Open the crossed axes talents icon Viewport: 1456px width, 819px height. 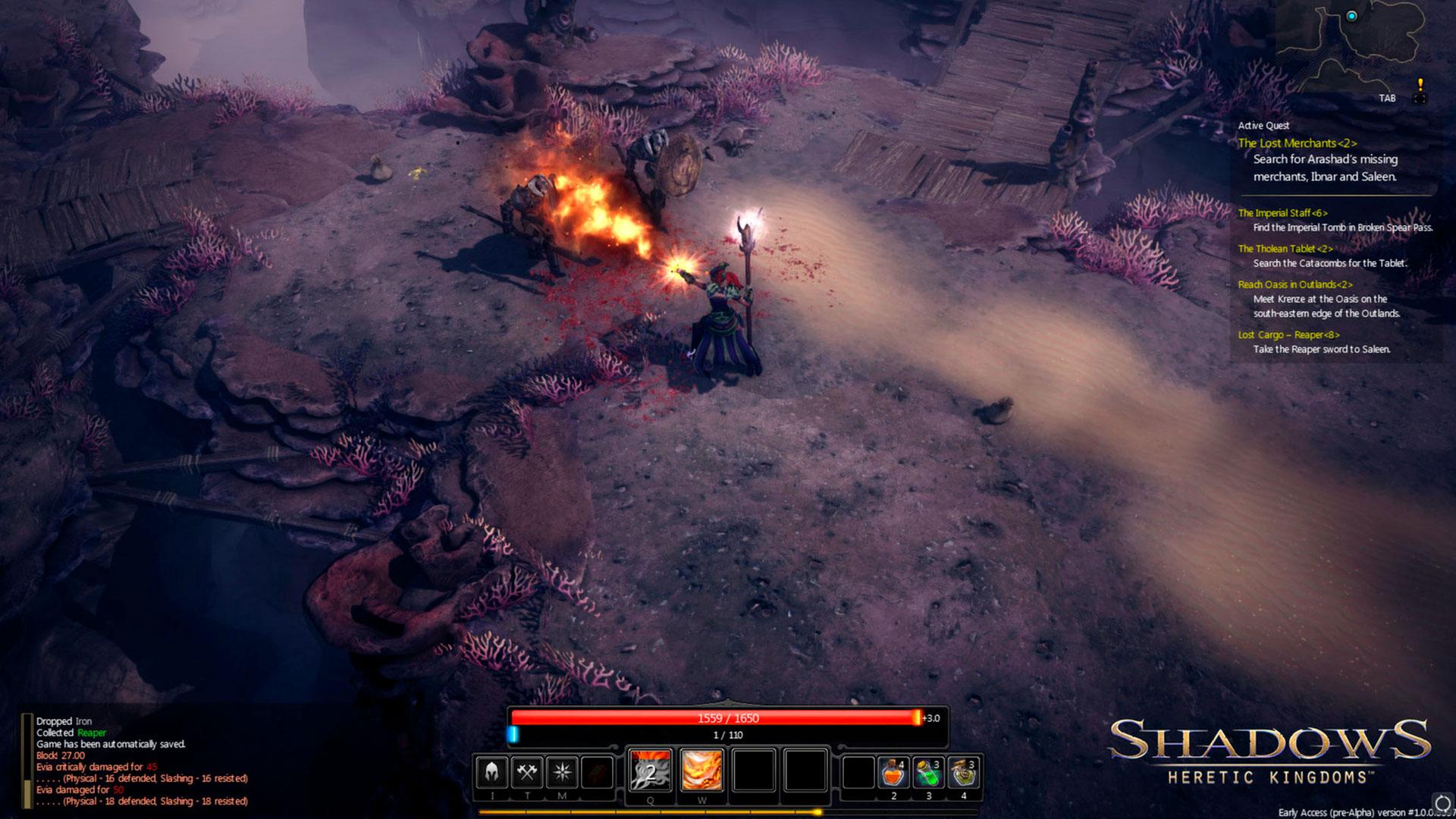click(527, 772)
